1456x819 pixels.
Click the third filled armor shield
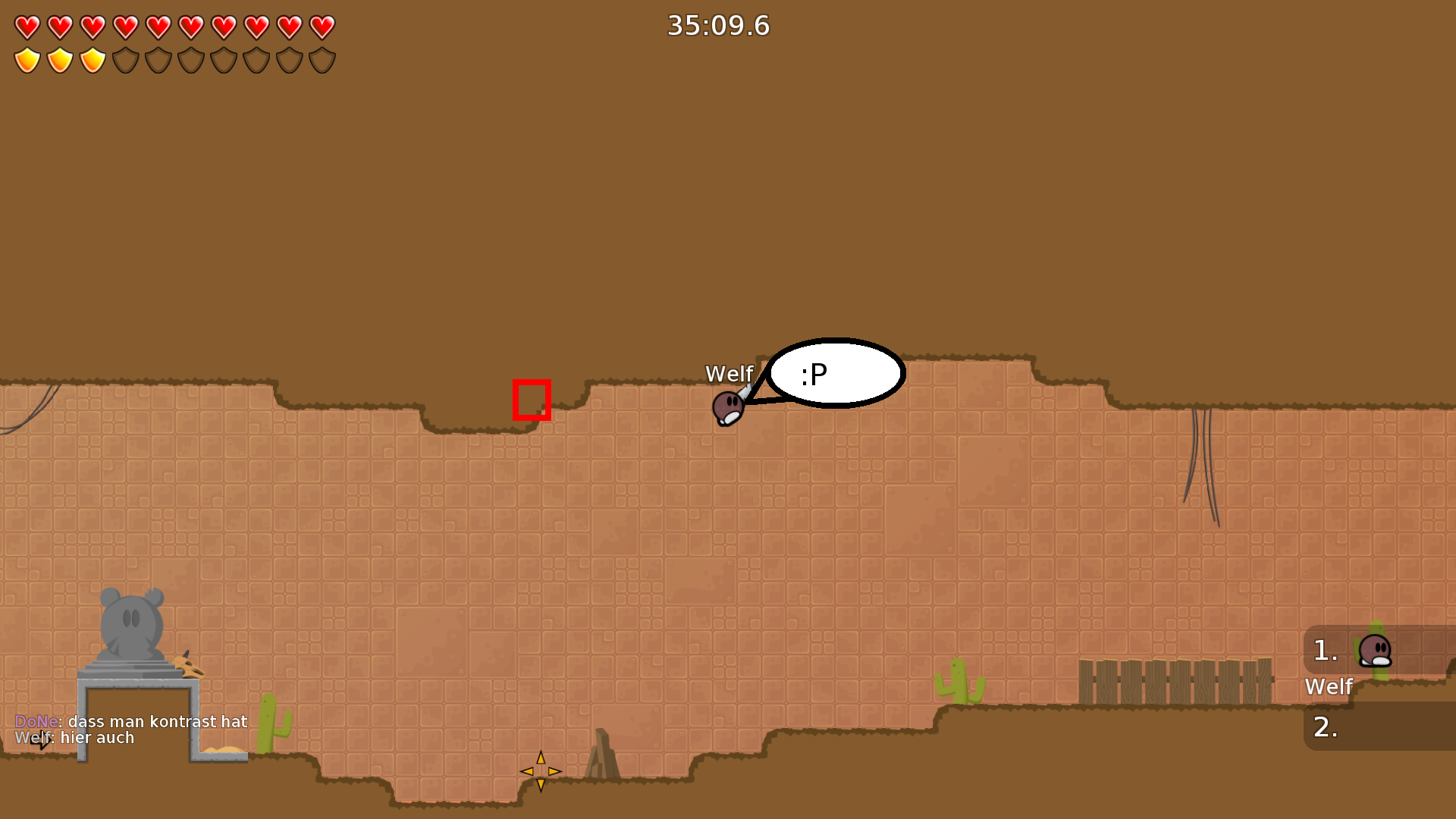[x=92, y=60]
